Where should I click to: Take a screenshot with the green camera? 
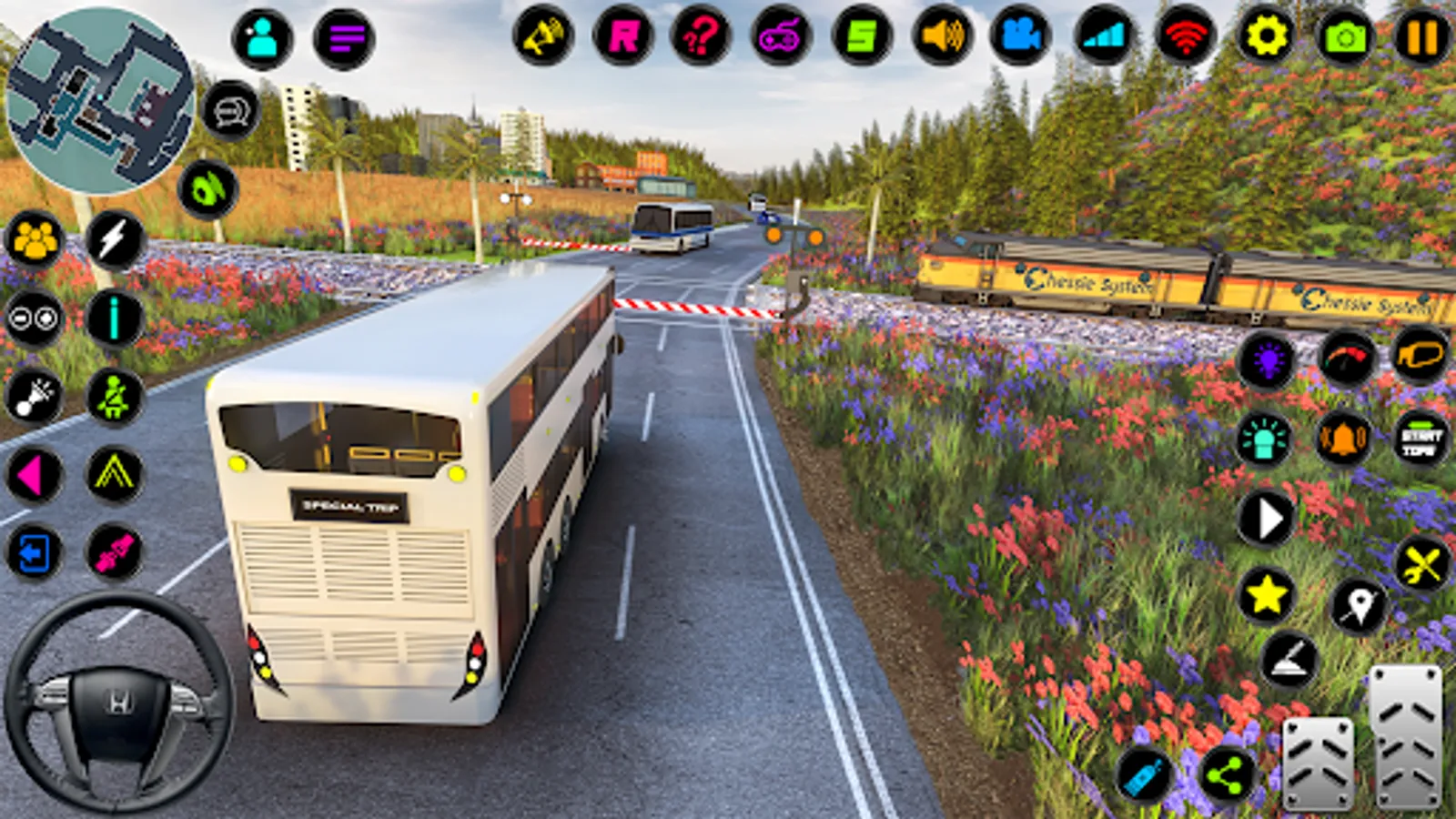pos(1345,37)
